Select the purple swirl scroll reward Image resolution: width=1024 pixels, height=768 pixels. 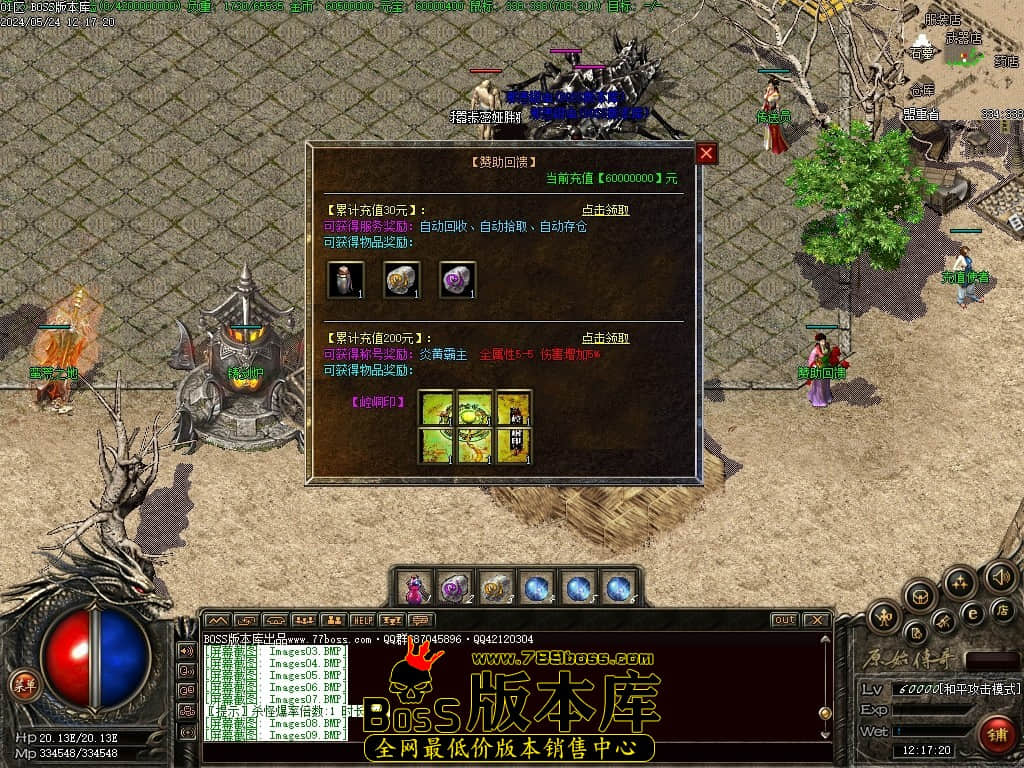coord(457,280)
